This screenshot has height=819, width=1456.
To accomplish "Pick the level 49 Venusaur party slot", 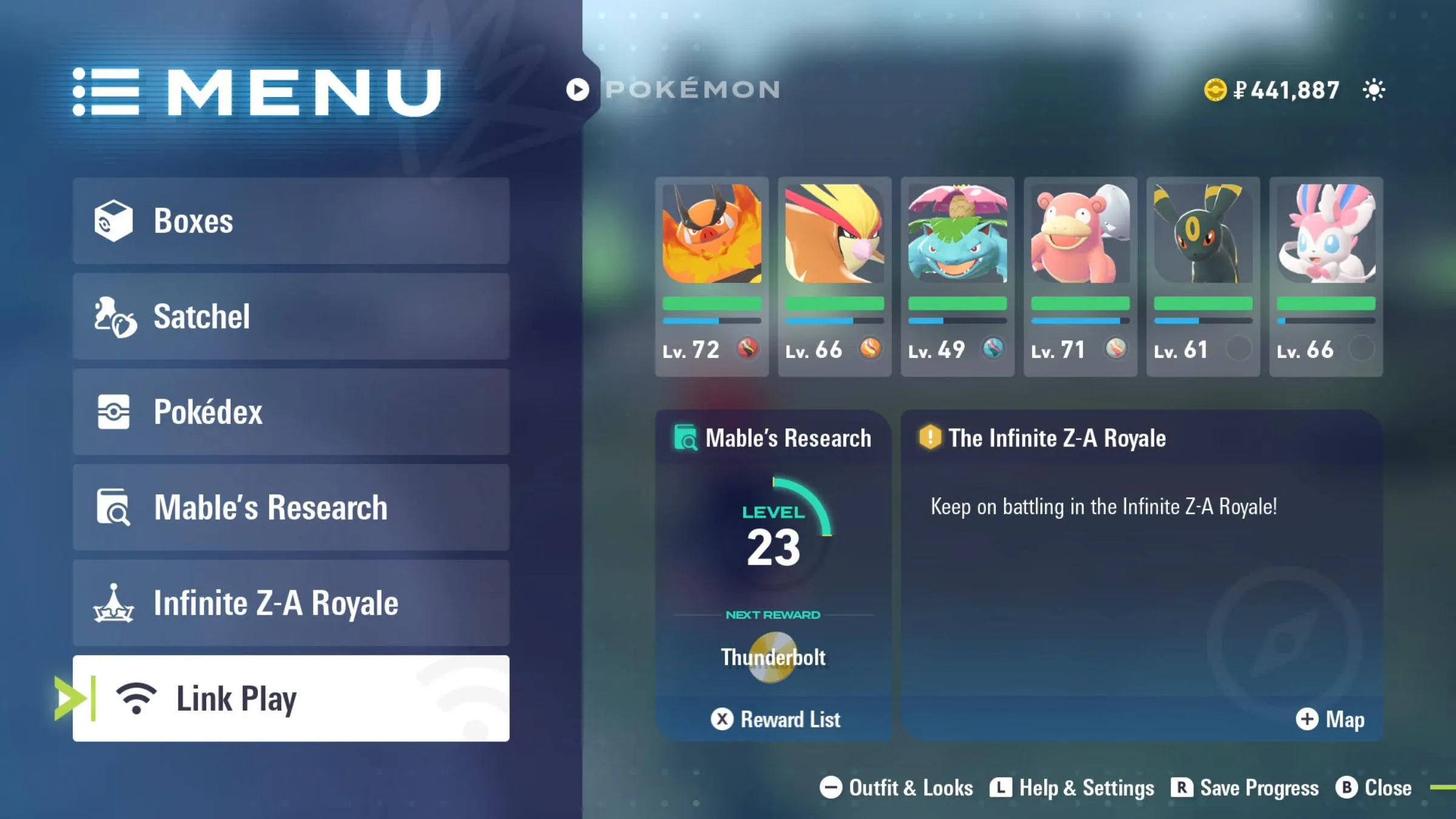I will [x=957, y=277].
